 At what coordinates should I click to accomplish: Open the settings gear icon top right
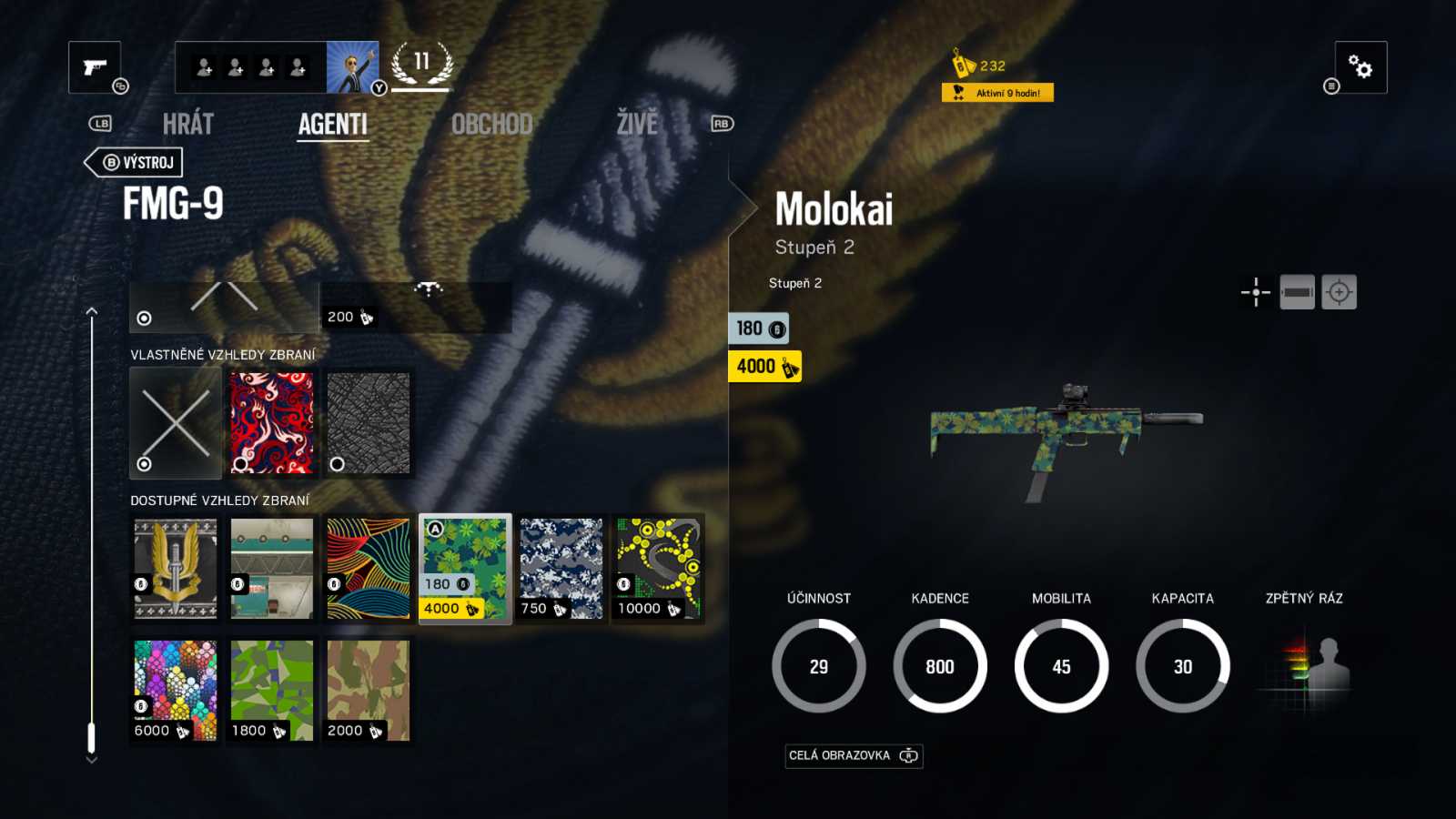[x=1359, y=66]
